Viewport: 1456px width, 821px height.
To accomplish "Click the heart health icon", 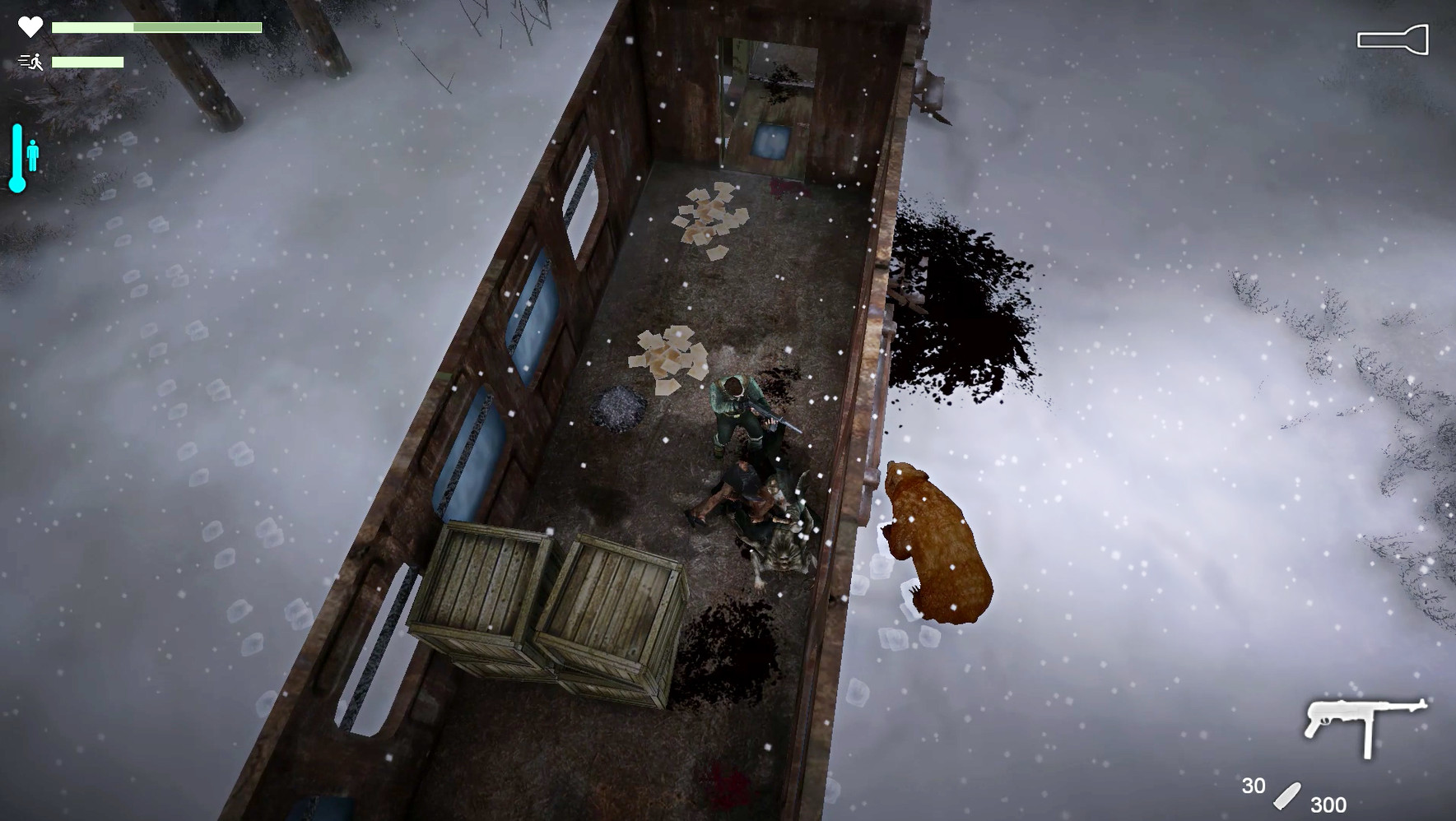I will point(29,26).
